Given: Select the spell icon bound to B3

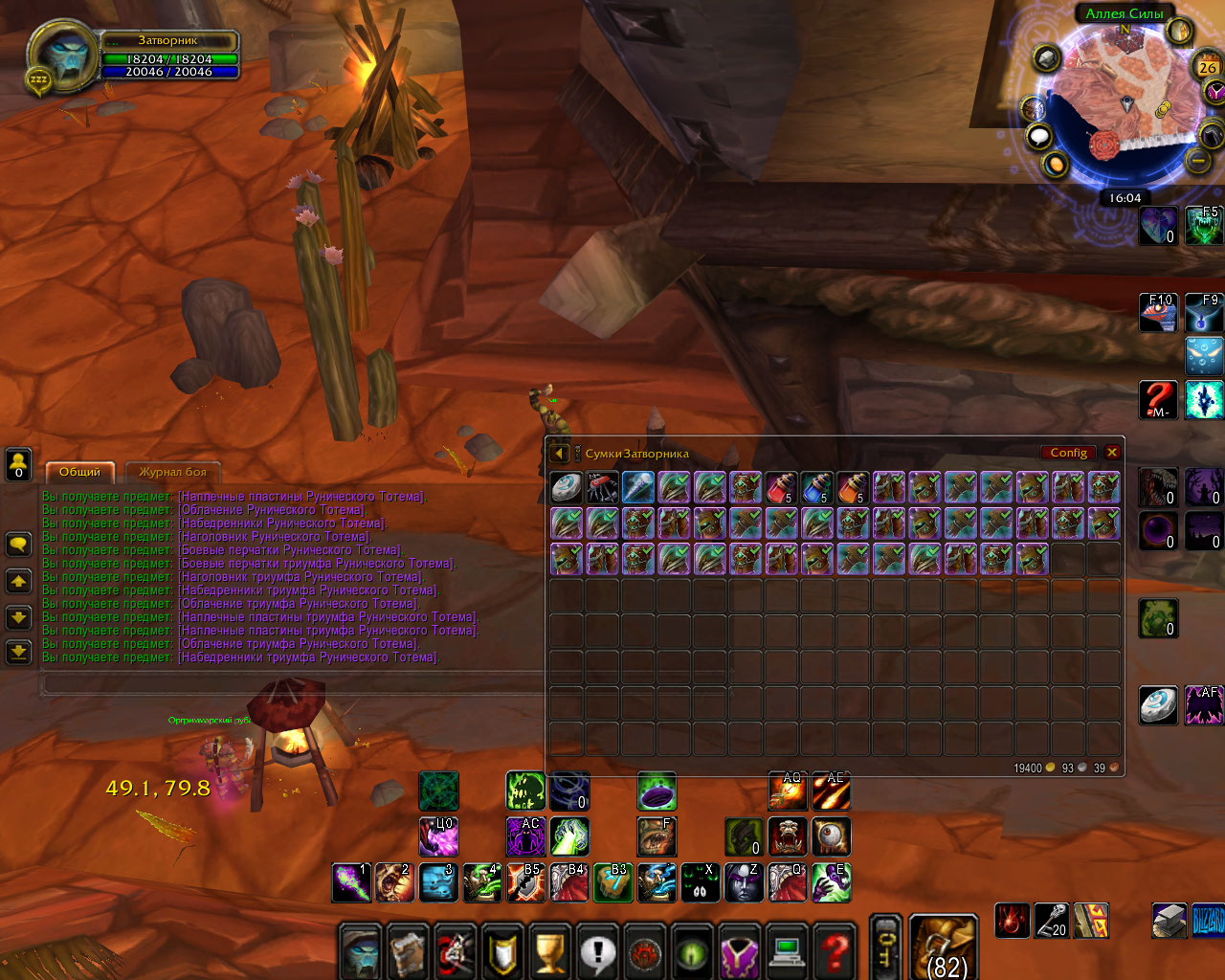Looking at the screenshot, I should pos(612,882).
